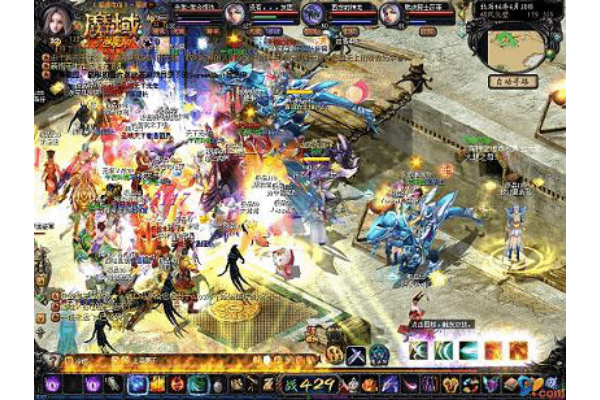This screenshot has width=600, height=400.
Task: Activate the dark blue-green orb skill icon
Action: point(380,353)
